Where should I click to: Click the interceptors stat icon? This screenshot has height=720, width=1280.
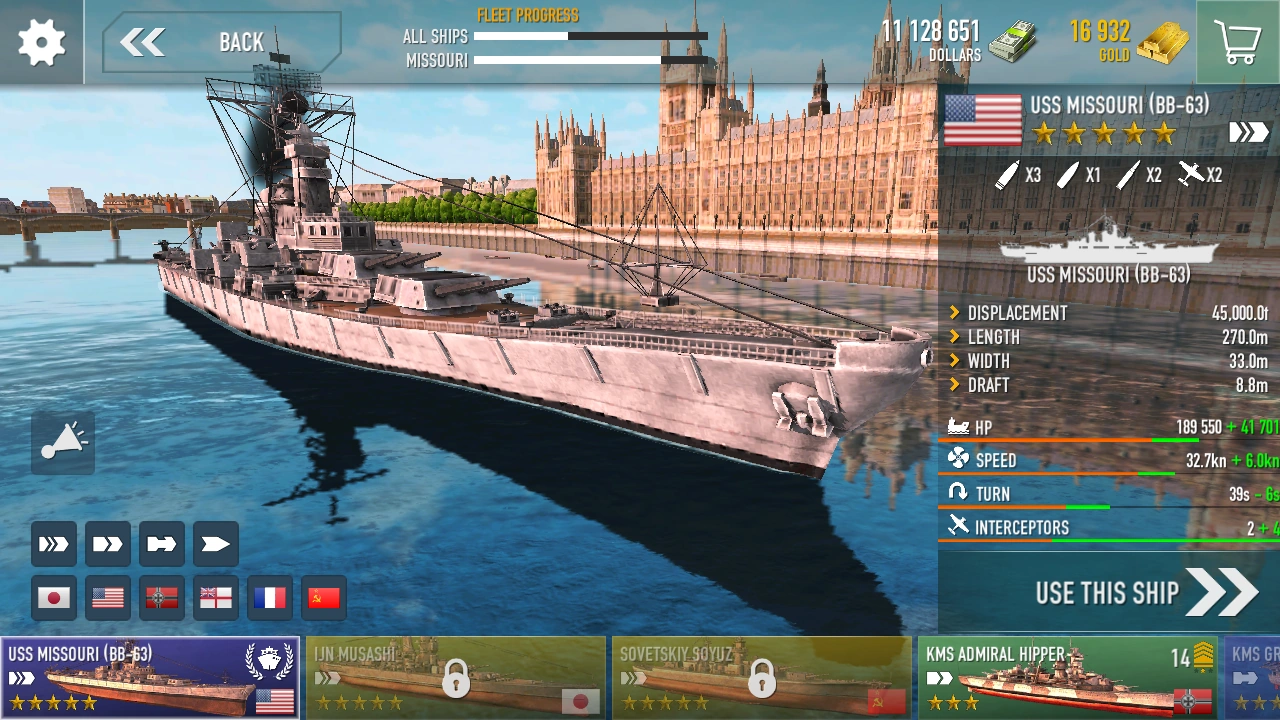tap(960, 527)
